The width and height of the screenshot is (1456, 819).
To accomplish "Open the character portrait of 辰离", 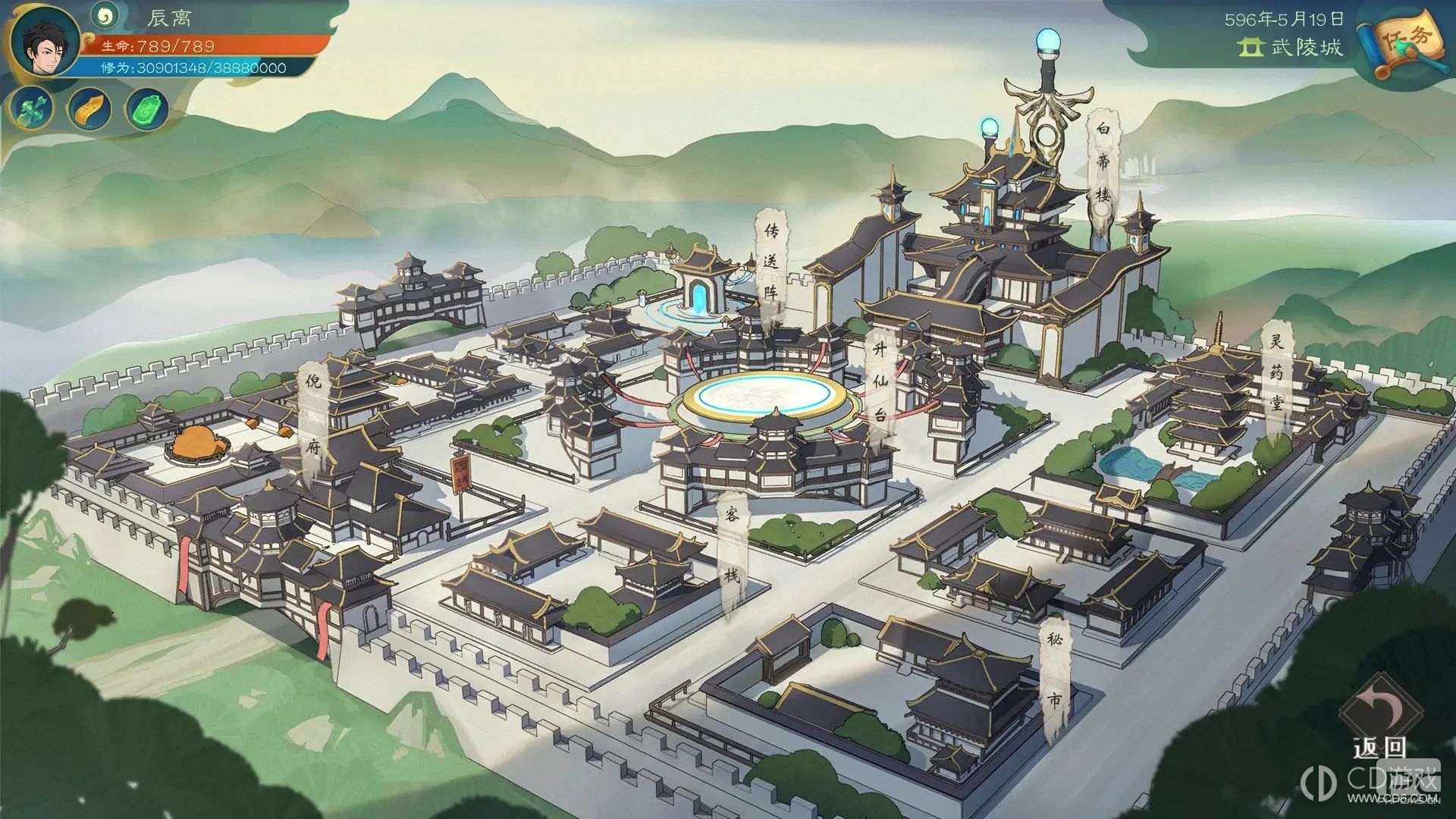I will 45,42.
